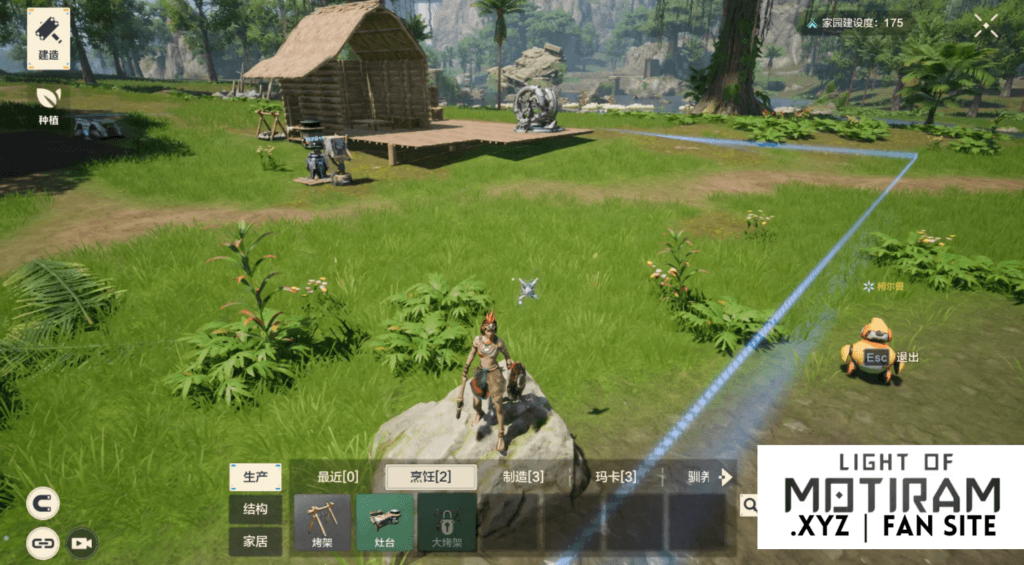Toggle the magnet snapping button
Image resolution: width=1024 pixels, height=565 pixels.
42,503
